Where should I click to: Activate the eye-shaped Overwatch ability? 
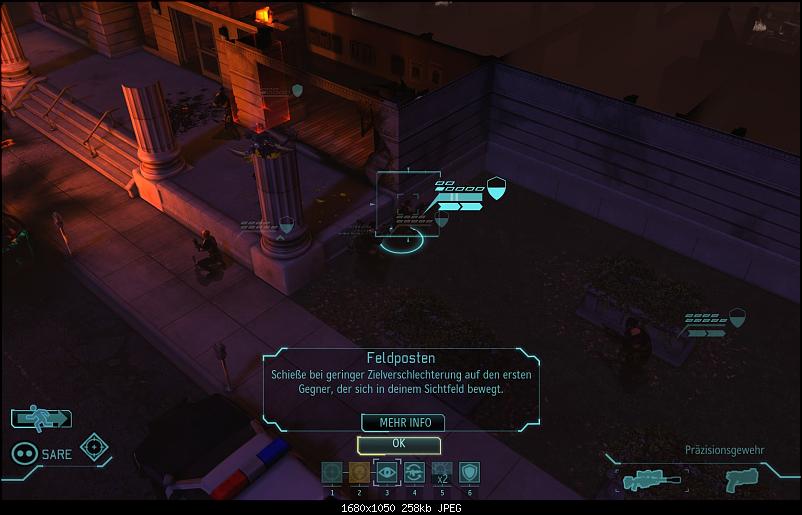(386, 472)
